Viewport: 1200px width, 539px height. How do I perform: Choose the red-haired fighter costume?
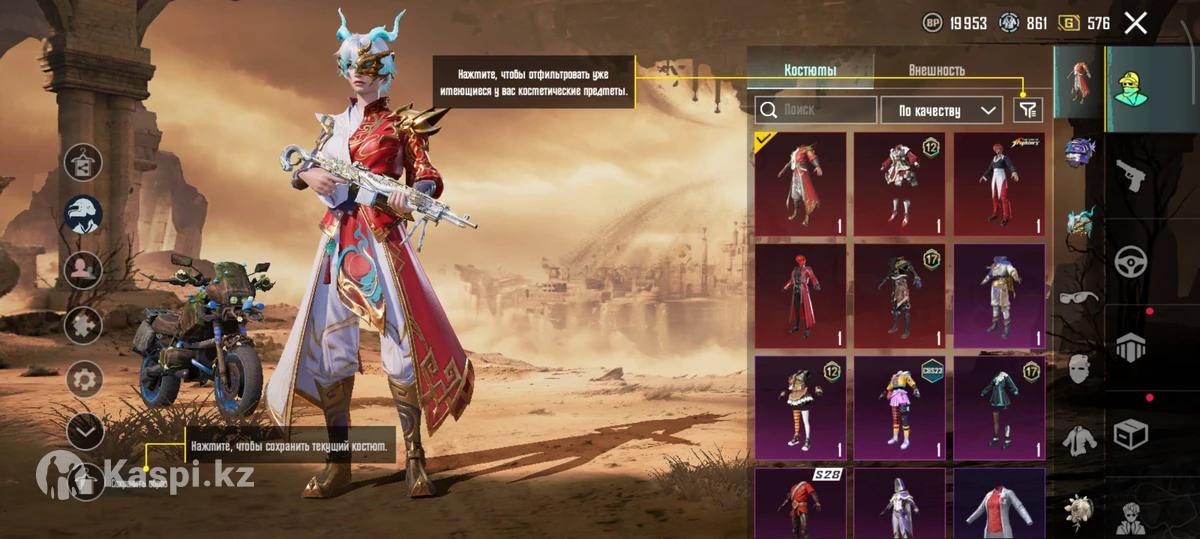(x=999, y=185)
